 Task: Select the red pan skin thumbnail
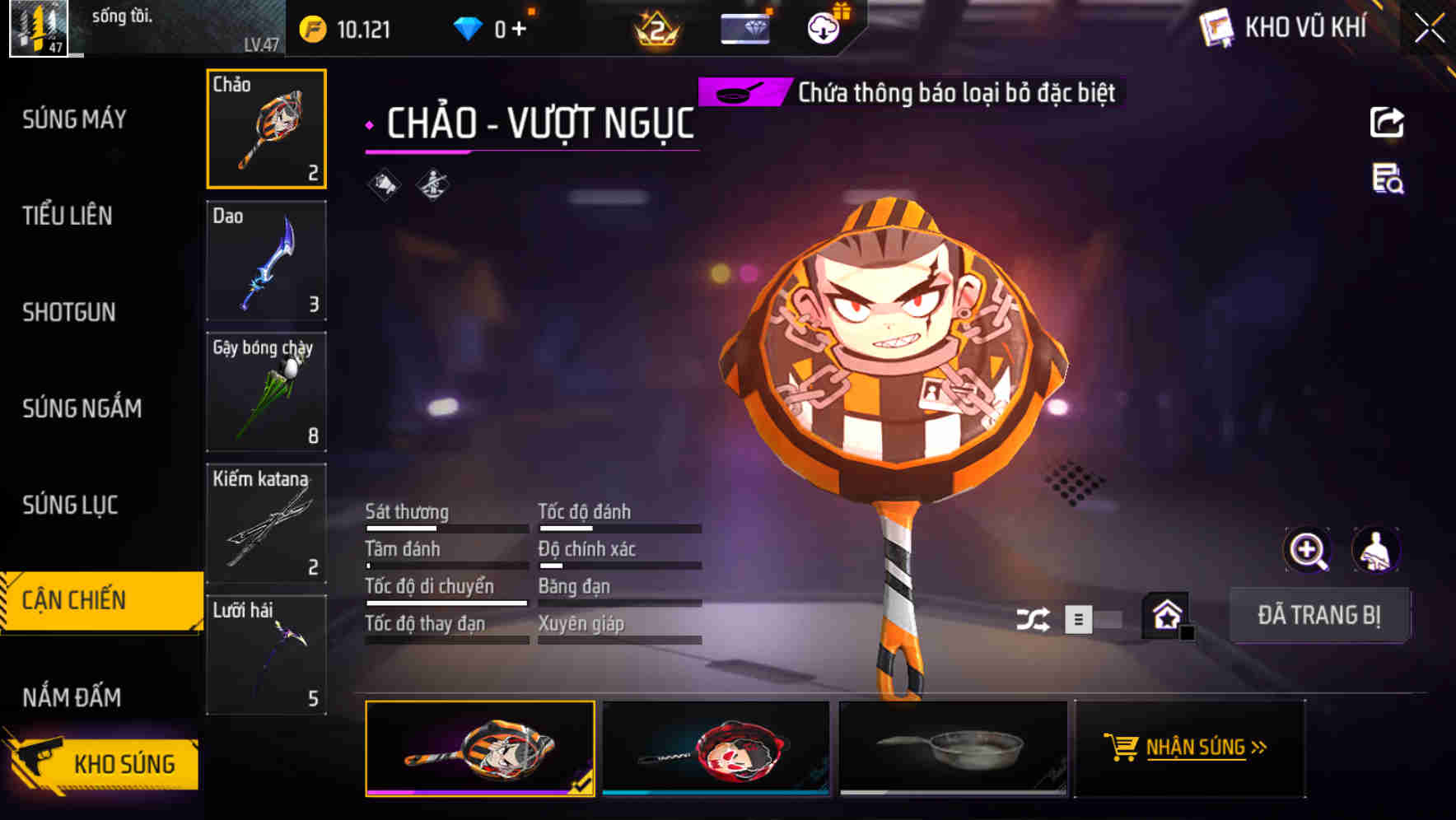tap(716, 748)
